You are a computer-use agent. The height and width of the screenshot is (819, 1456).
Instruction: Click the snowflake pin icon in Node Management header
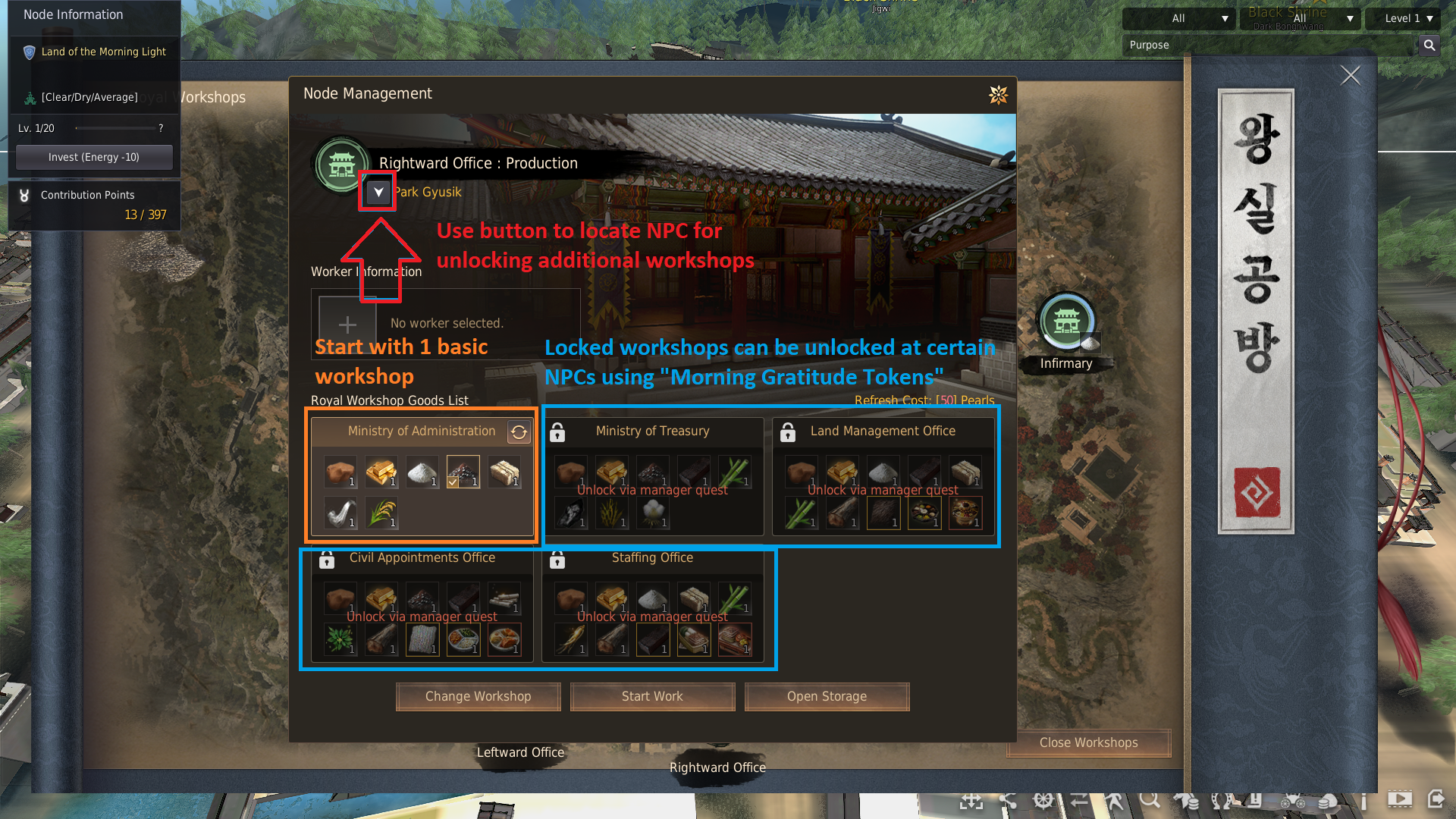pyautogui.click(x=999, y=96)
